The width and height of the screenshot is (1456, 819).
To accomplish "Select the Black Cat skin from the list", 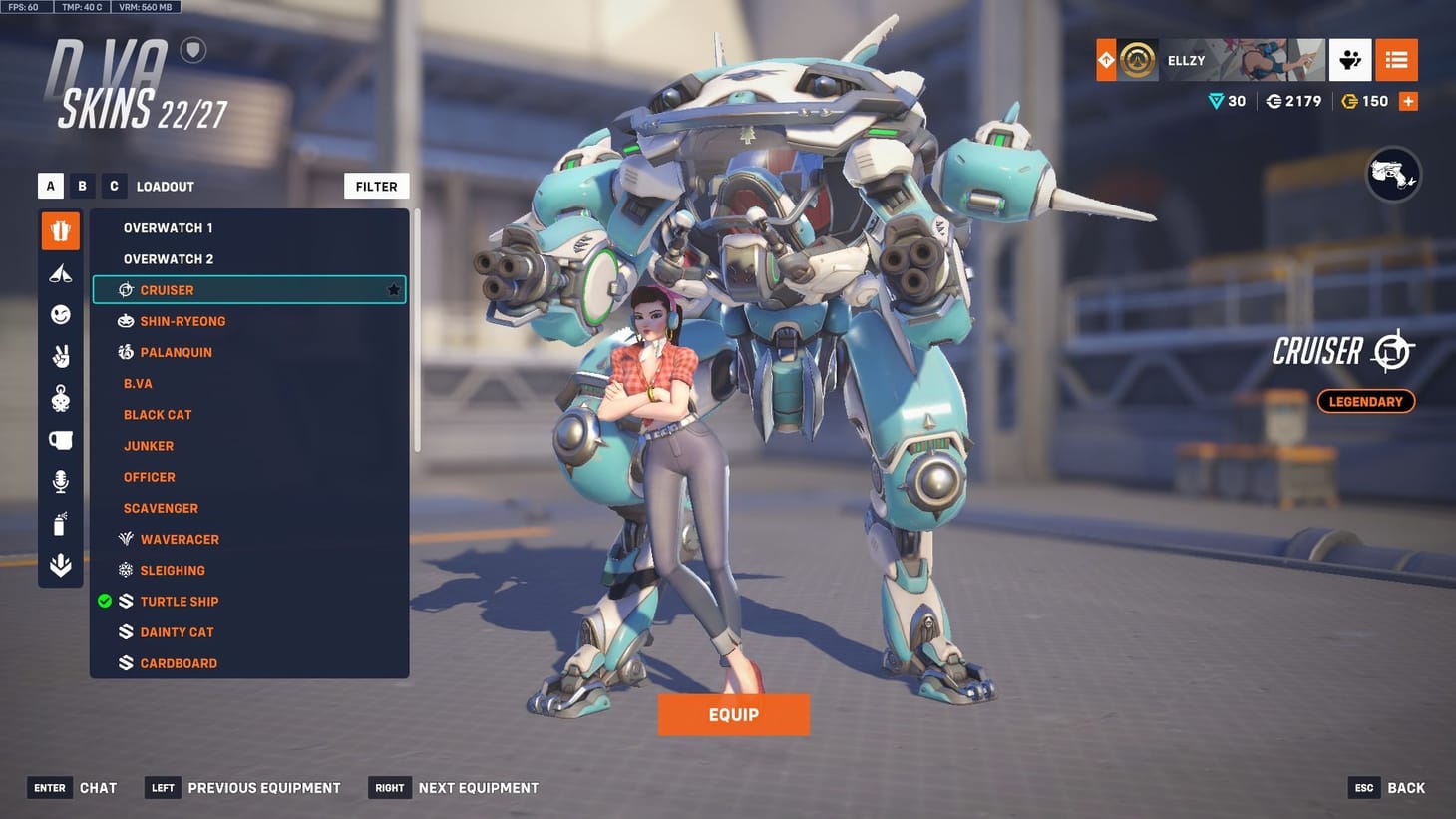I will (158, 414).
